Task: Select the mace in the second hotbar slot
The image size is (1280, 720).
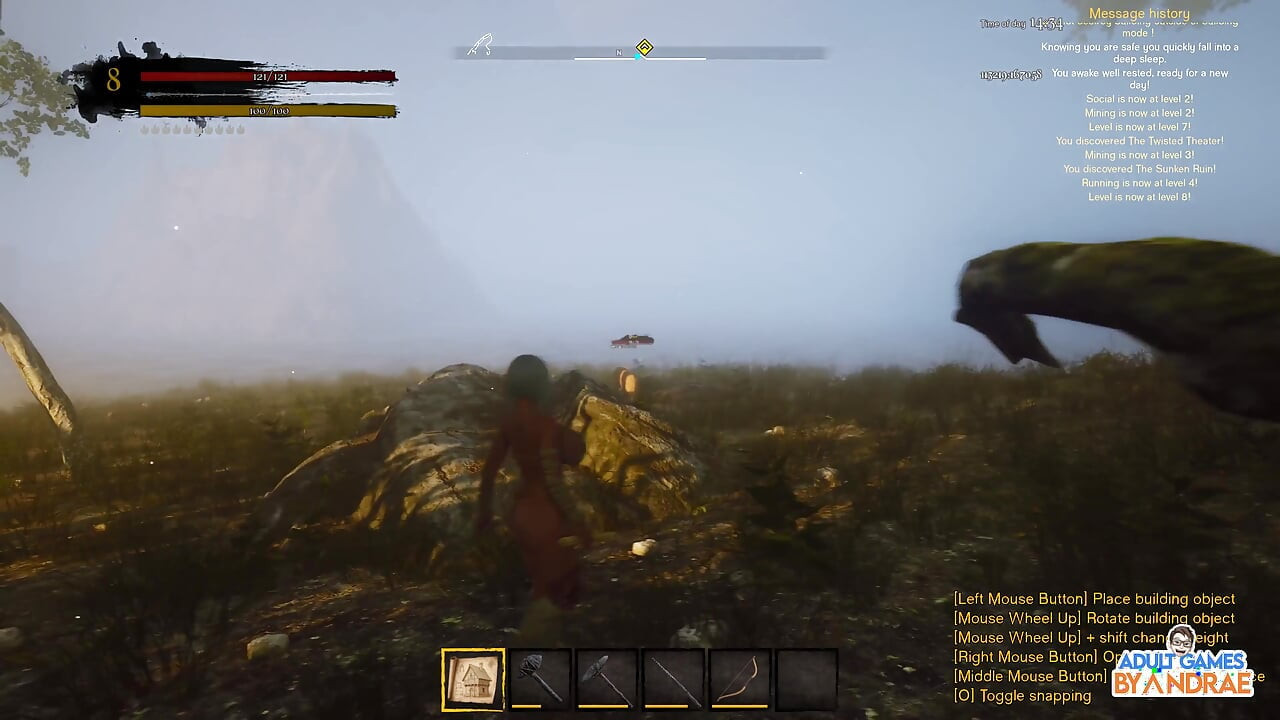Action: 539,678
